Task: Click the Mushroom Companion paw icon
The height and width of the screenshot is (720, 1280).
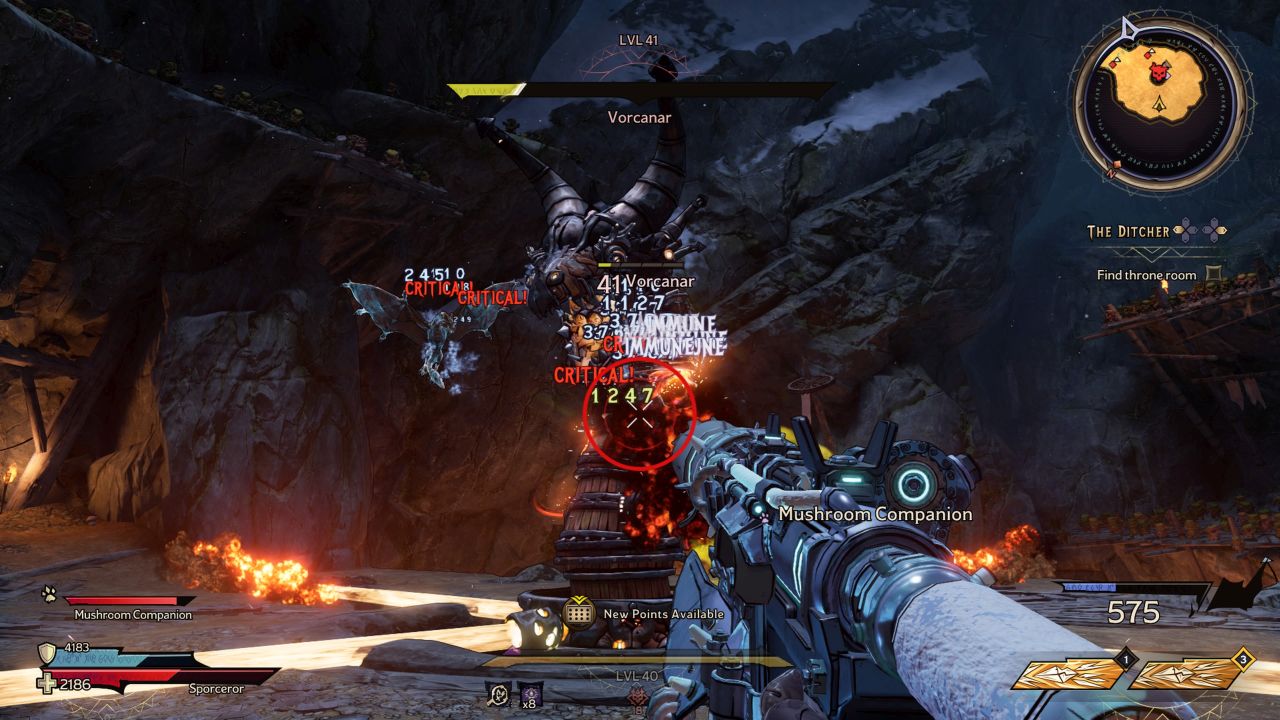Action: pos(49,594)
